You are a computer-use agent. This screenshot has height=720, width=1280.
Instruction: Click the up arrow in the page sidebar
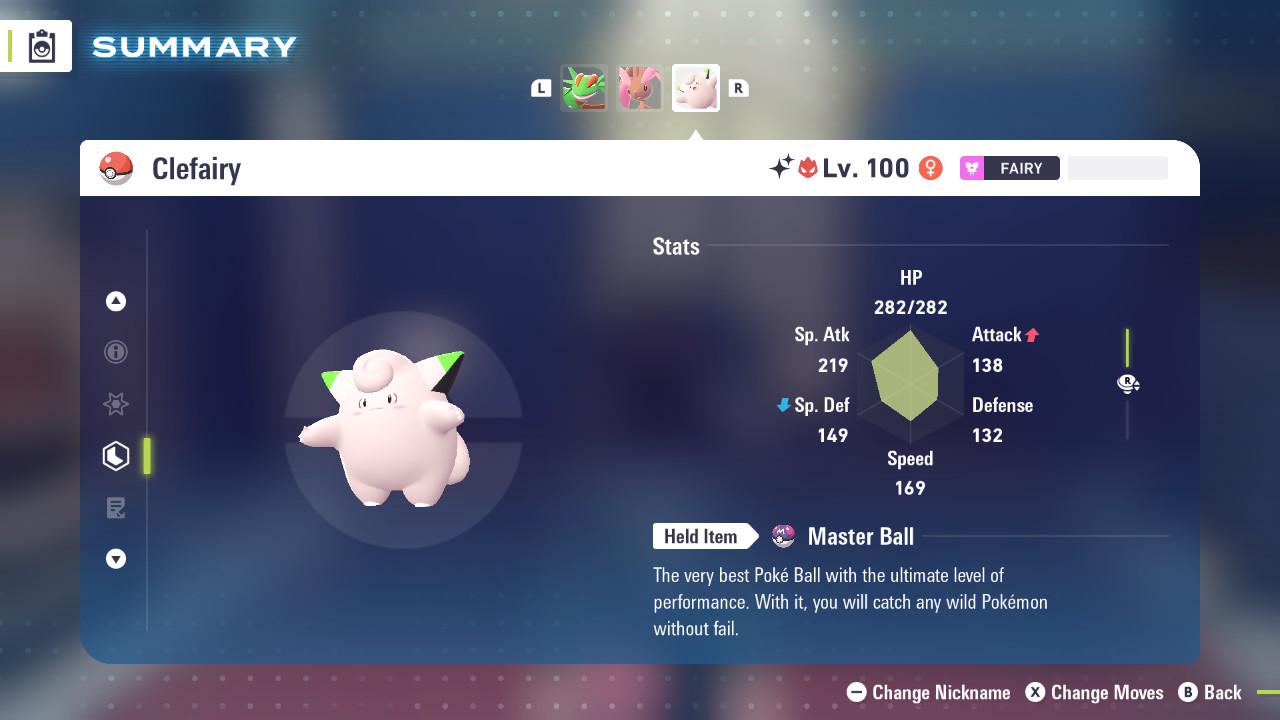(116, 301)
